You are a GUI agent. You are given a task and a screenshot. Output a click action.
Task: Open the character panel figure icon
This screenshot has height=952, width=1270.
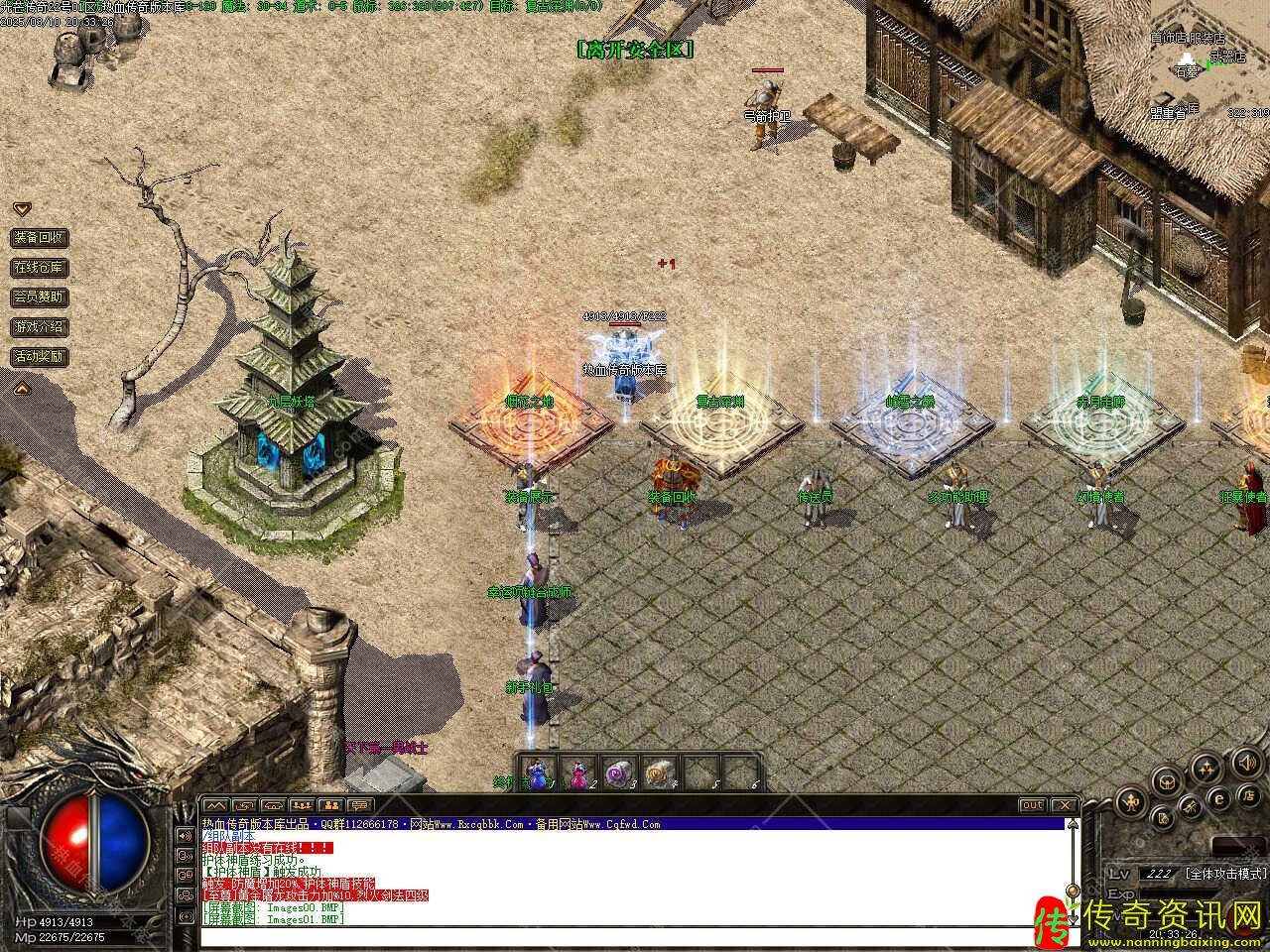pyautogui.click(x=1130, y=801)
